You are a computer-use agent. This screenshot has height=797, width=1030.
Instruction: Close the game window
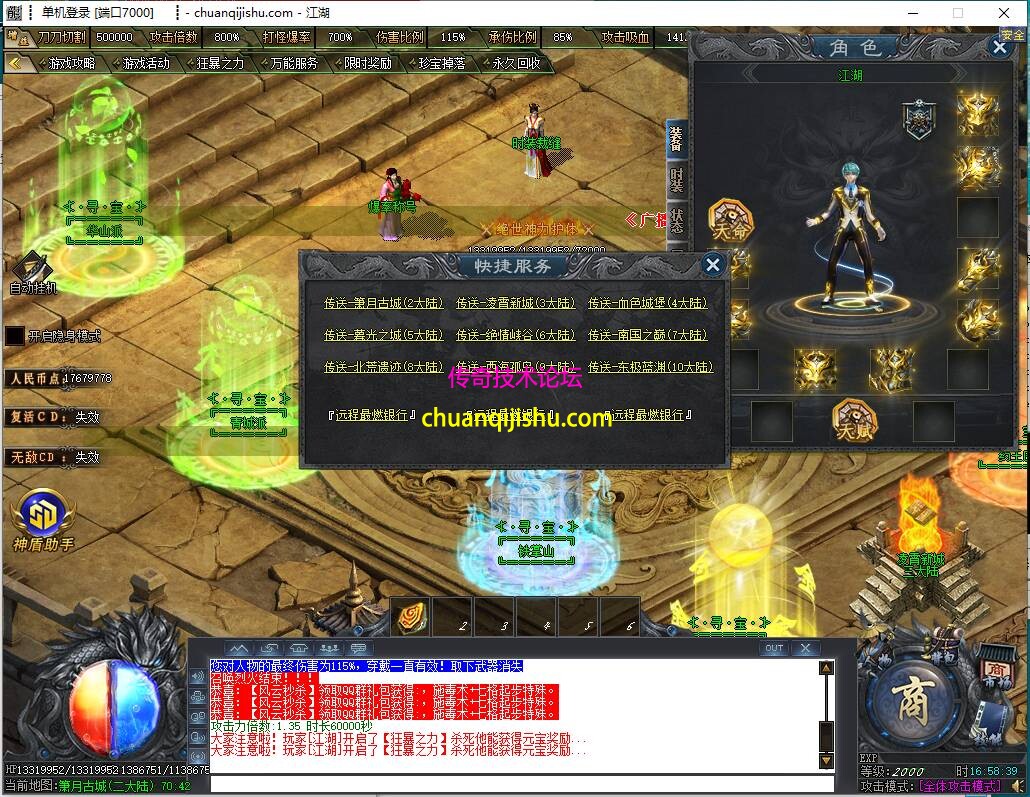[x=1003, y=13]
